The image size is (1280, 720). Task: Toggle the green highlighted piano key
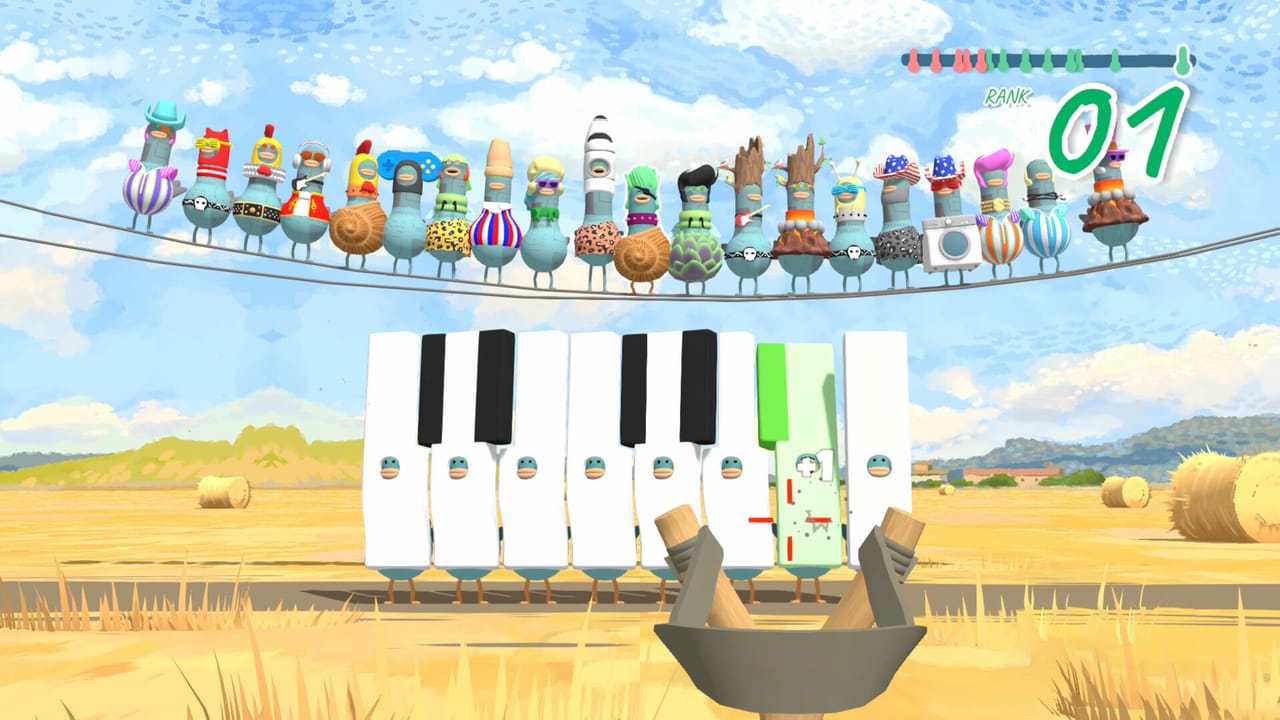click(790, 390)
